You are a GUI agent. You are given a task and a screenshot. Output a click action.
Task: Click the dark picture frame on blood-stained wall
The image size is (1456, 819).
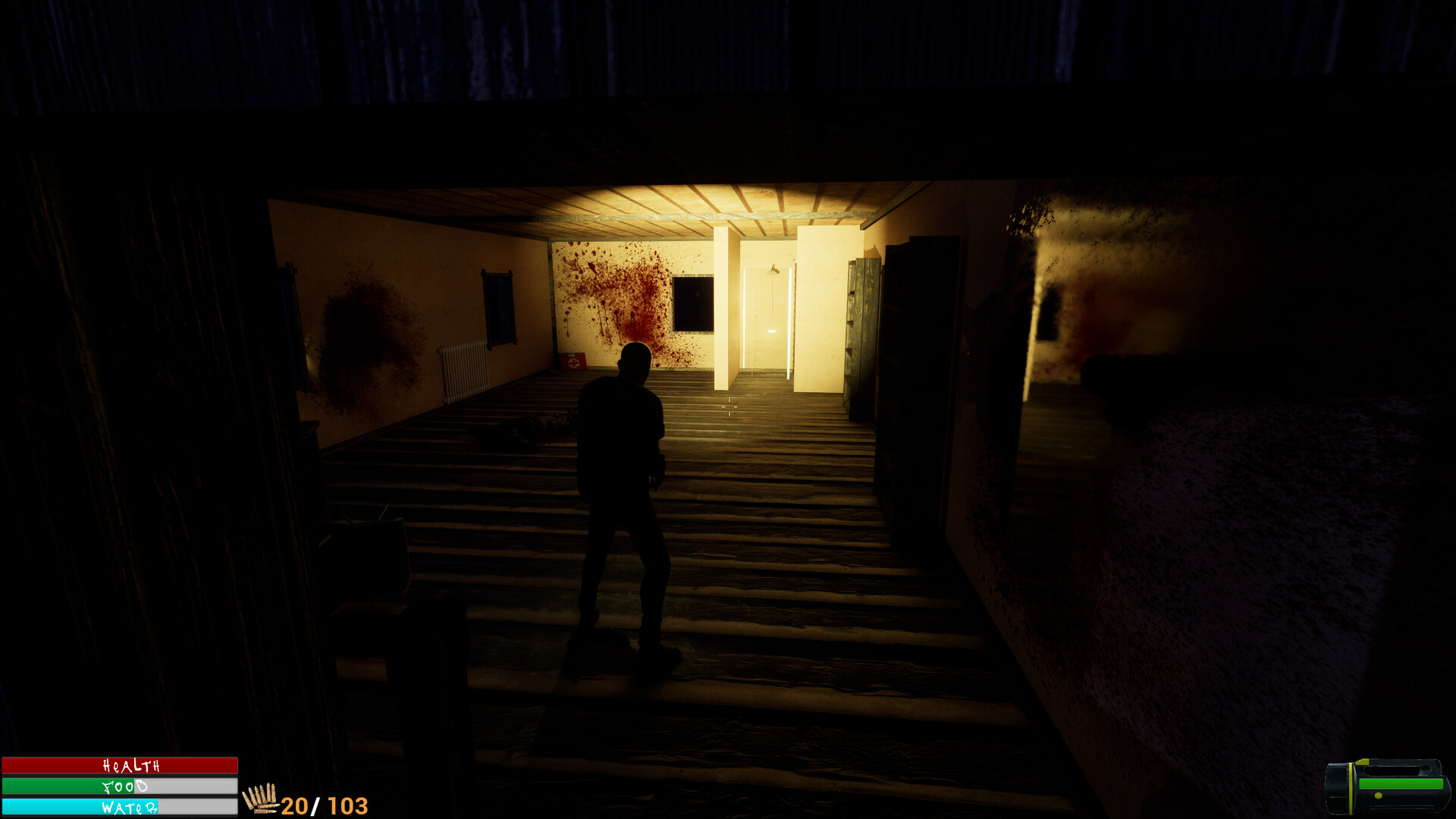pos(692,303)
